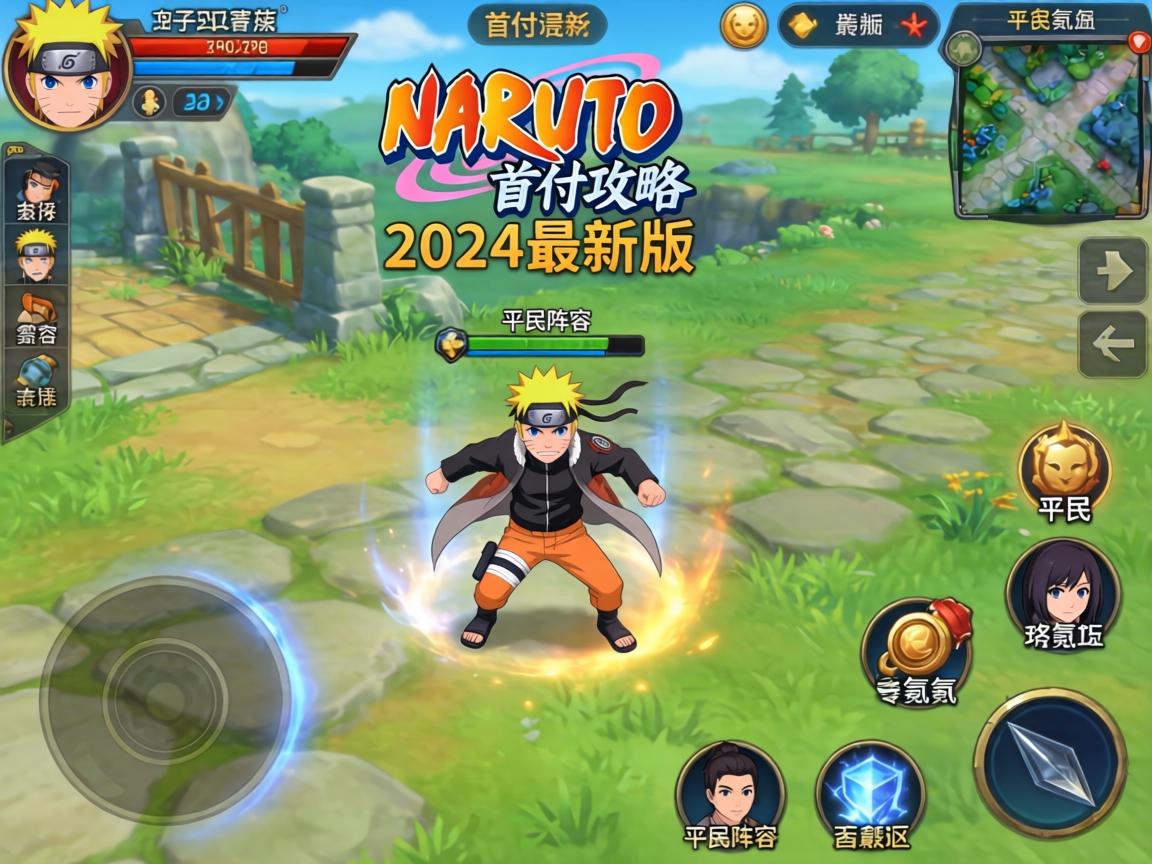Image resolution: width=1152 pixels, height=864 pixels.
Task: Click the top center pill button
Action: click(537, 25)
